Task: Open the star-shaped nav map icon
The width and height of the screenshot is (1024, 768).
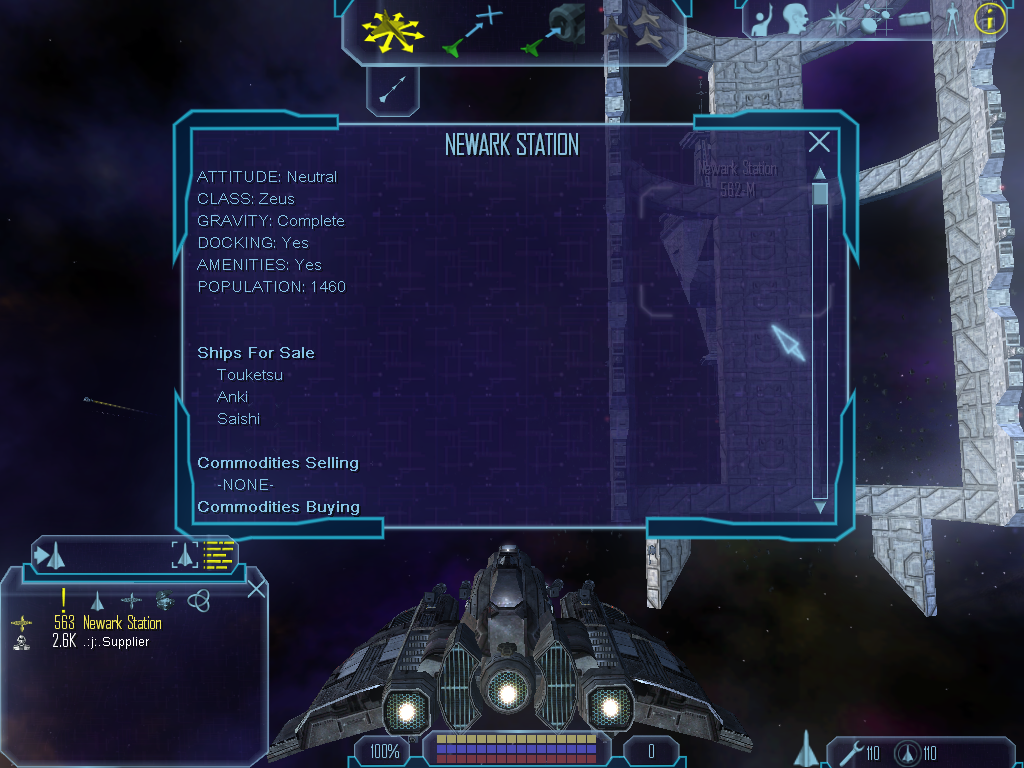Action: click(838, 18)
